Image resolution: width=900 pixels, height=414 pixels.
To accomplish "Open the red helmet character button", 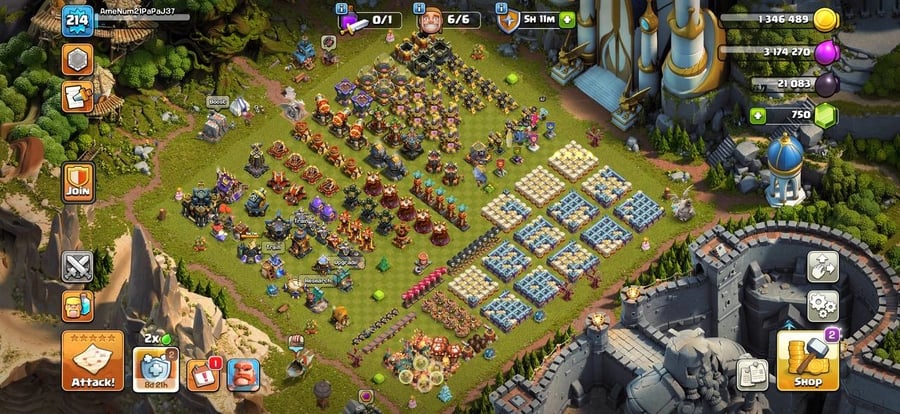I will pos(242,374).
